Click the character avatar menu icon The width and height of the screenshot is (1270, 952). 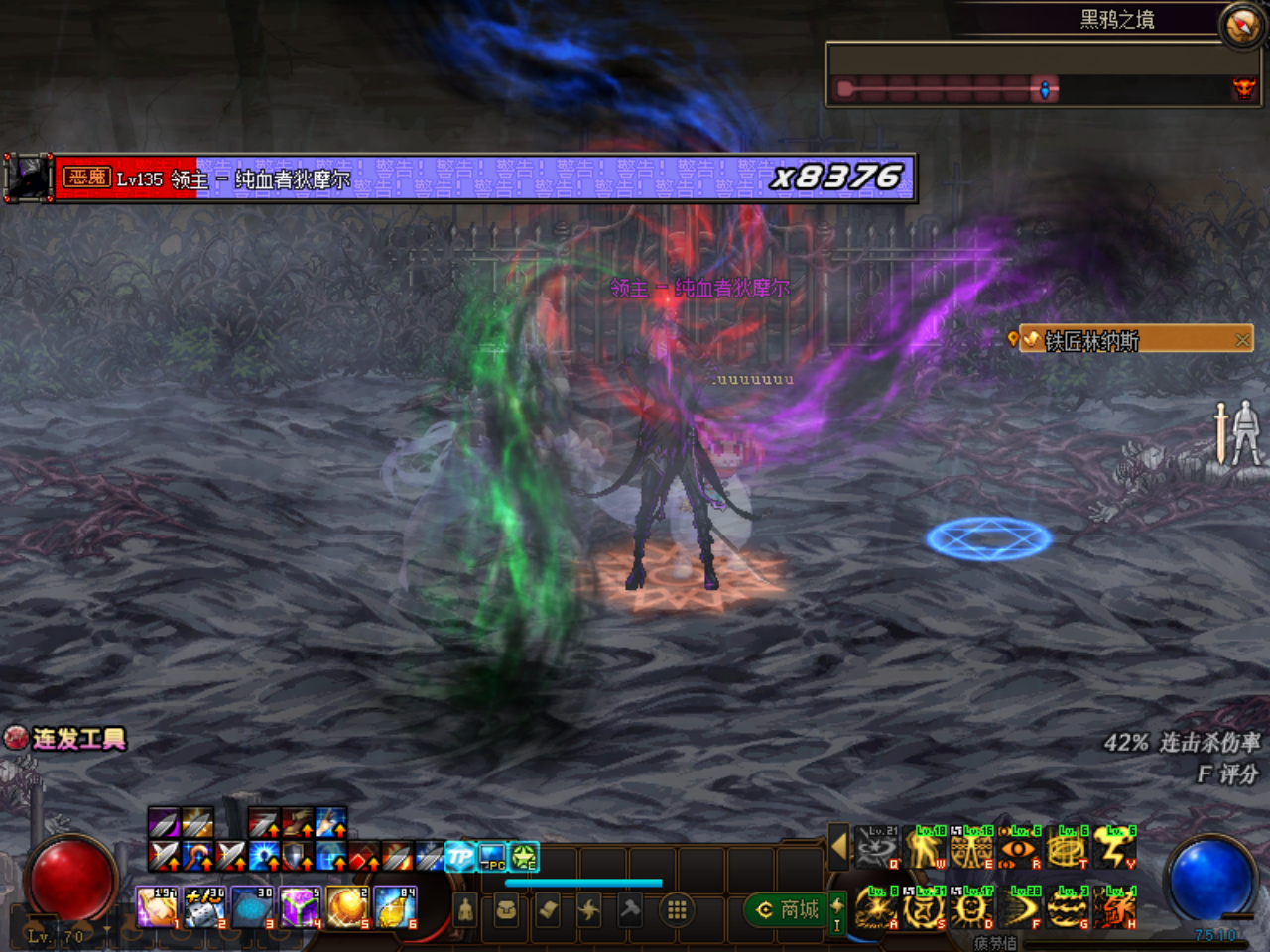[464, 909]
